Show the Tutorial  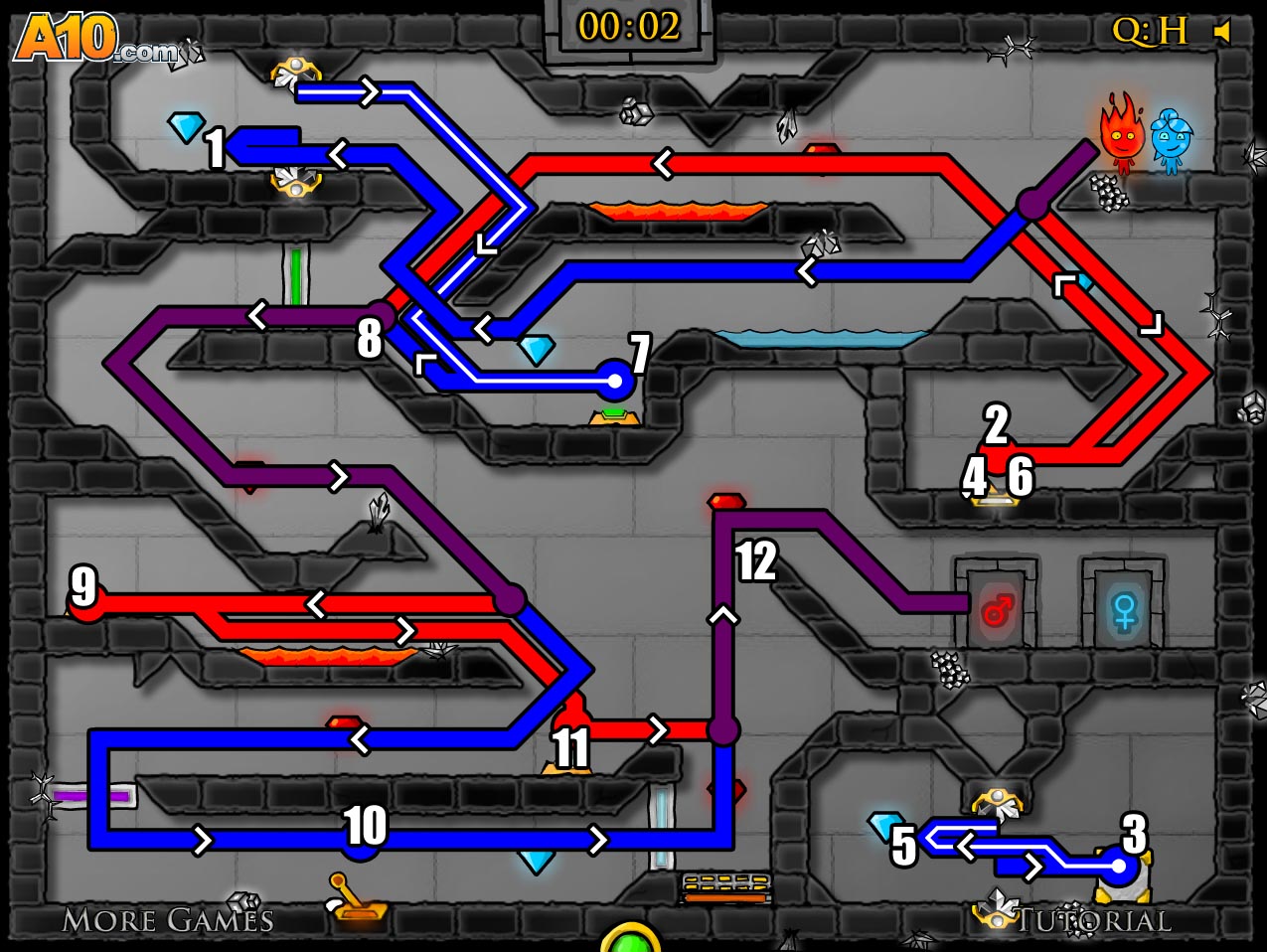(1092, 920)
